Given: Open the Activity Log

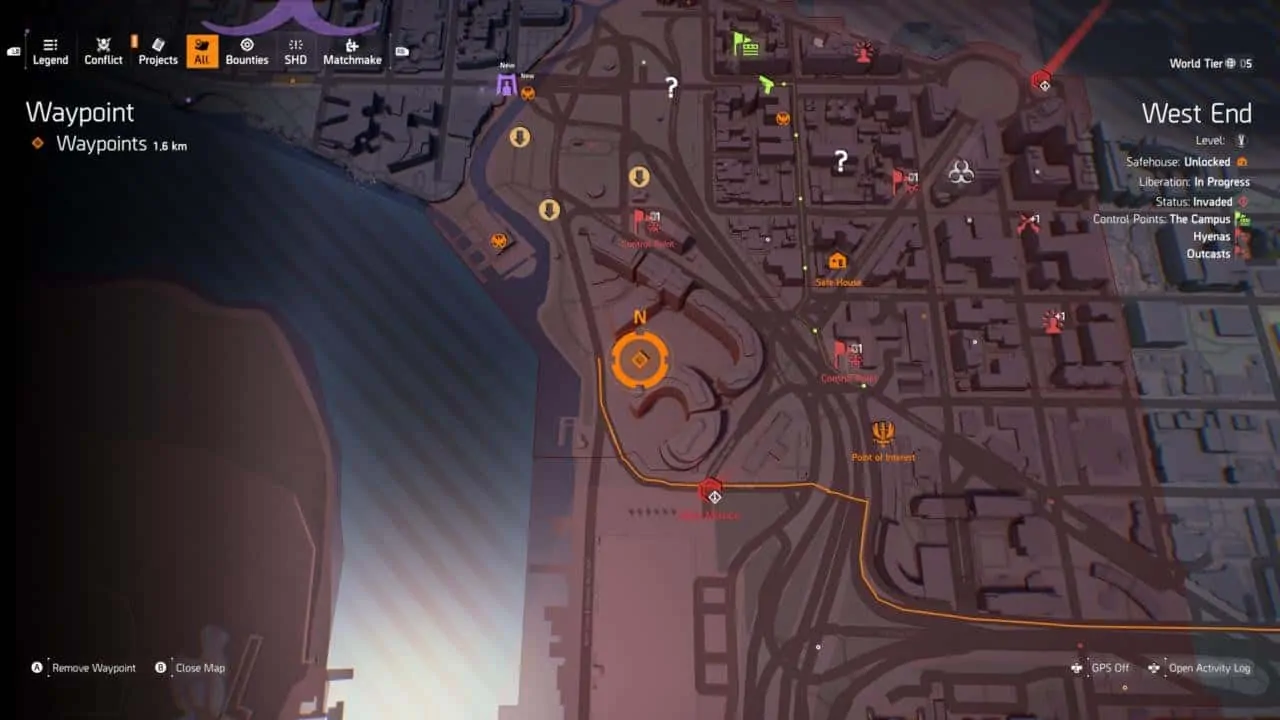Looking at the screenshot, I should click(x=1210, y=668).
